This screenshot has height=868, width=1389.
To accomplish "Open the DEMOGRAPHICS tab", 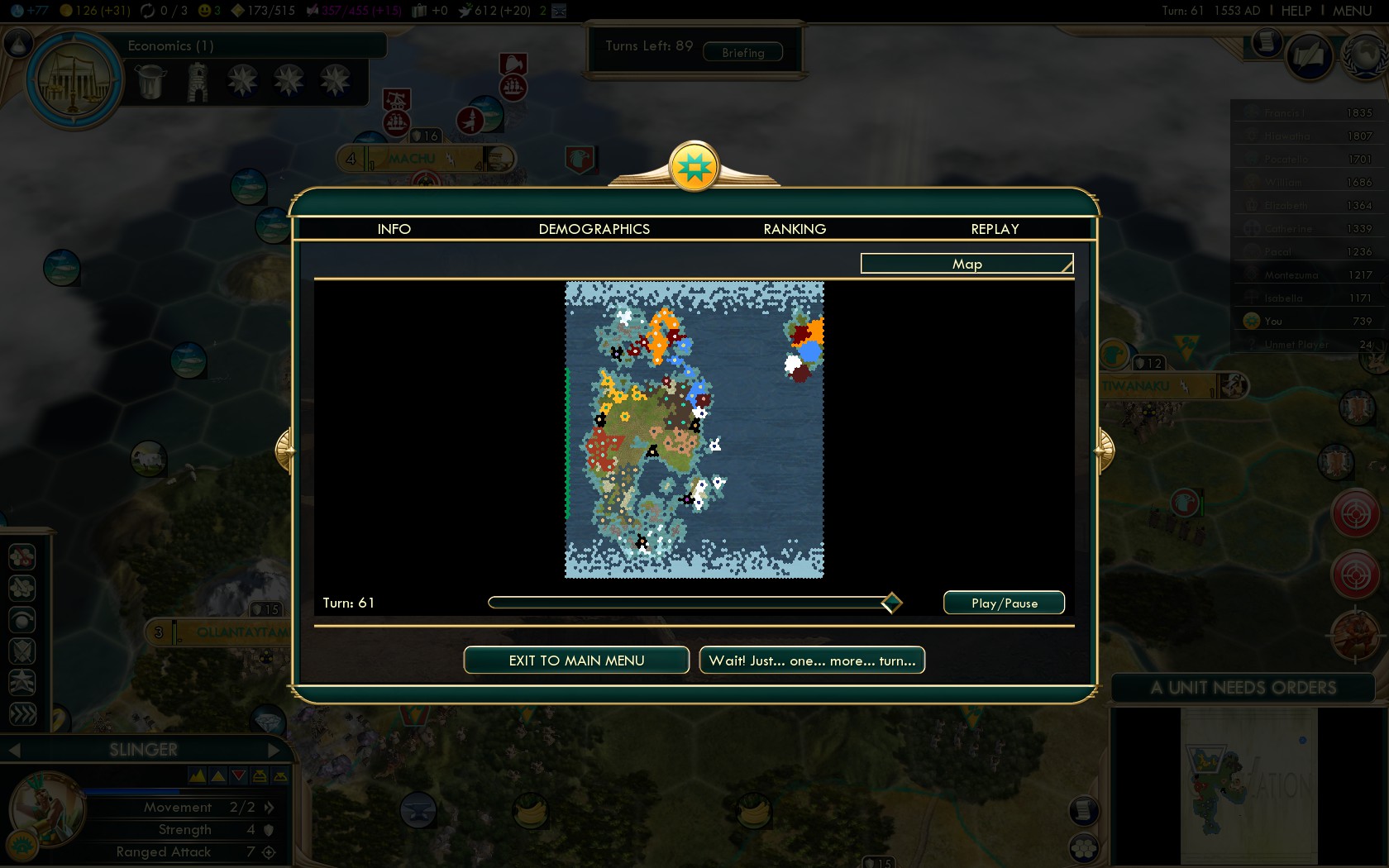I will coord(594,229).
